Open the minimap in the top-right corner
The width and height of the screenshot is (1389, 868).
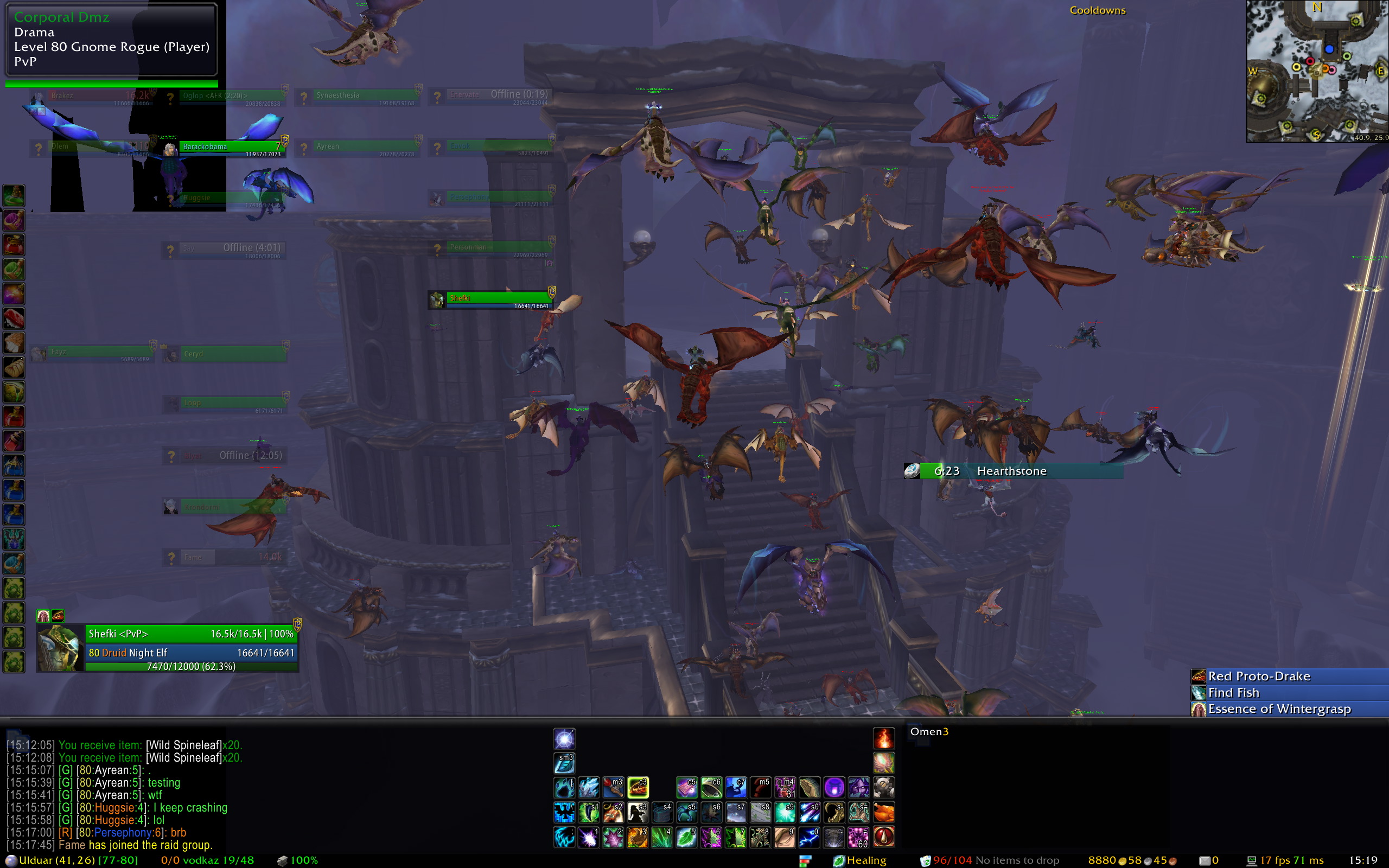pyautogui.click(x=1317, y=71)
